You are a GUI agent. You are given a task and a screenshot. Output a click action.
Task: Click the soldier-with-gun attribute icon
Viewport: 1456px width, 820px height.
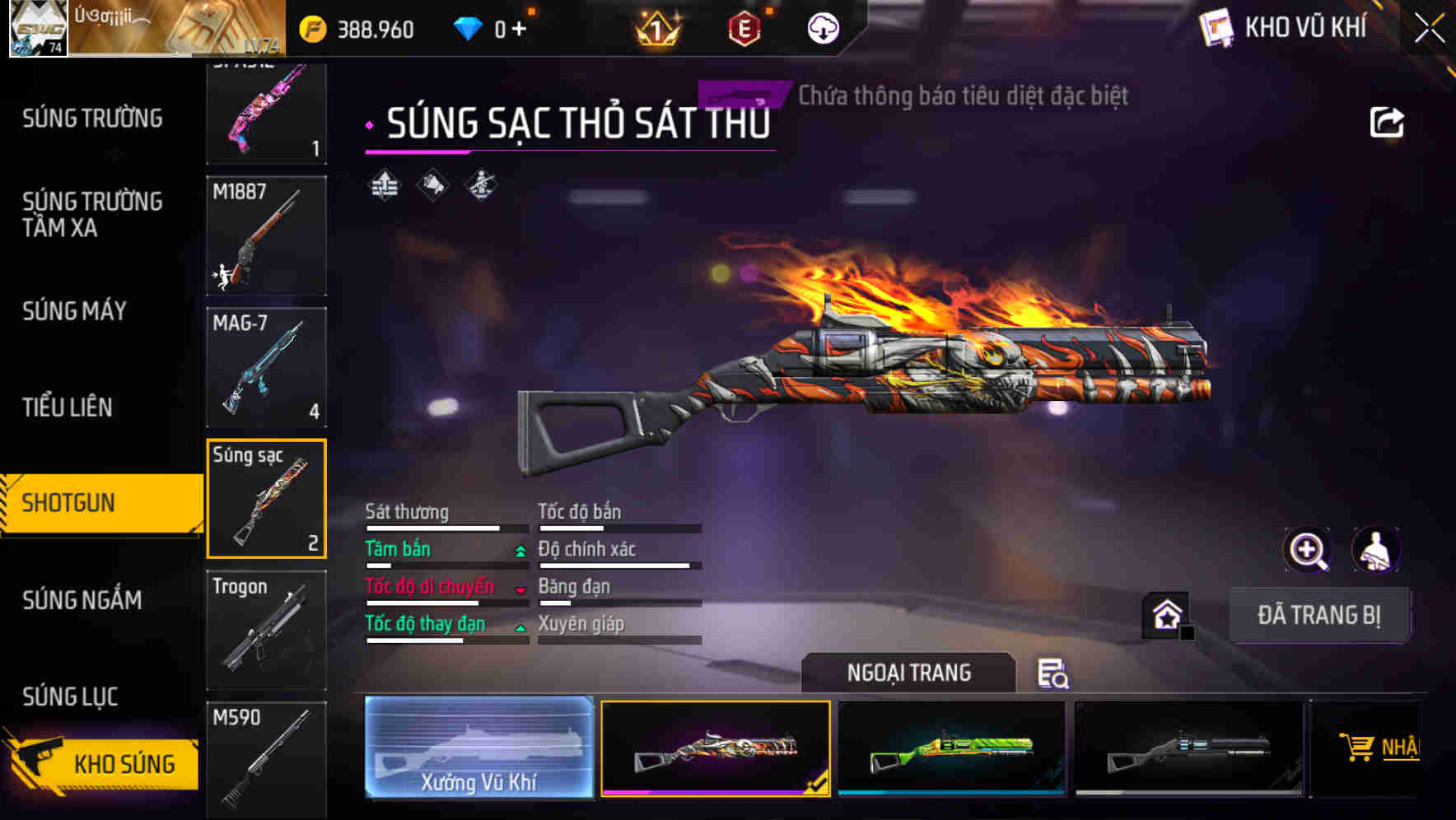pos(480,184)
